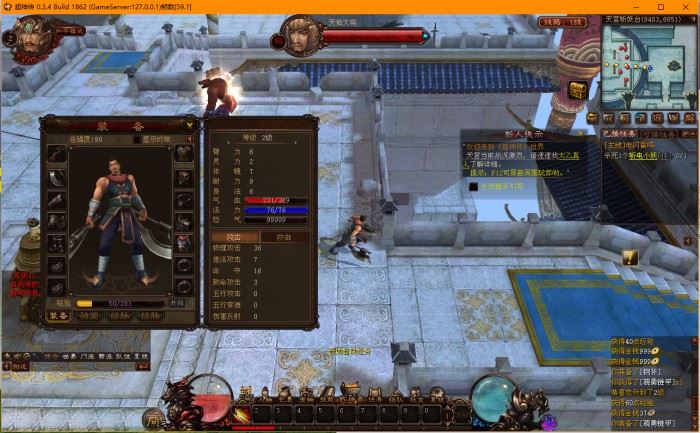Viewport: 700px width, 433px height.
Task: Switch to the defense stats tab
Action: (x=284, y=236)
